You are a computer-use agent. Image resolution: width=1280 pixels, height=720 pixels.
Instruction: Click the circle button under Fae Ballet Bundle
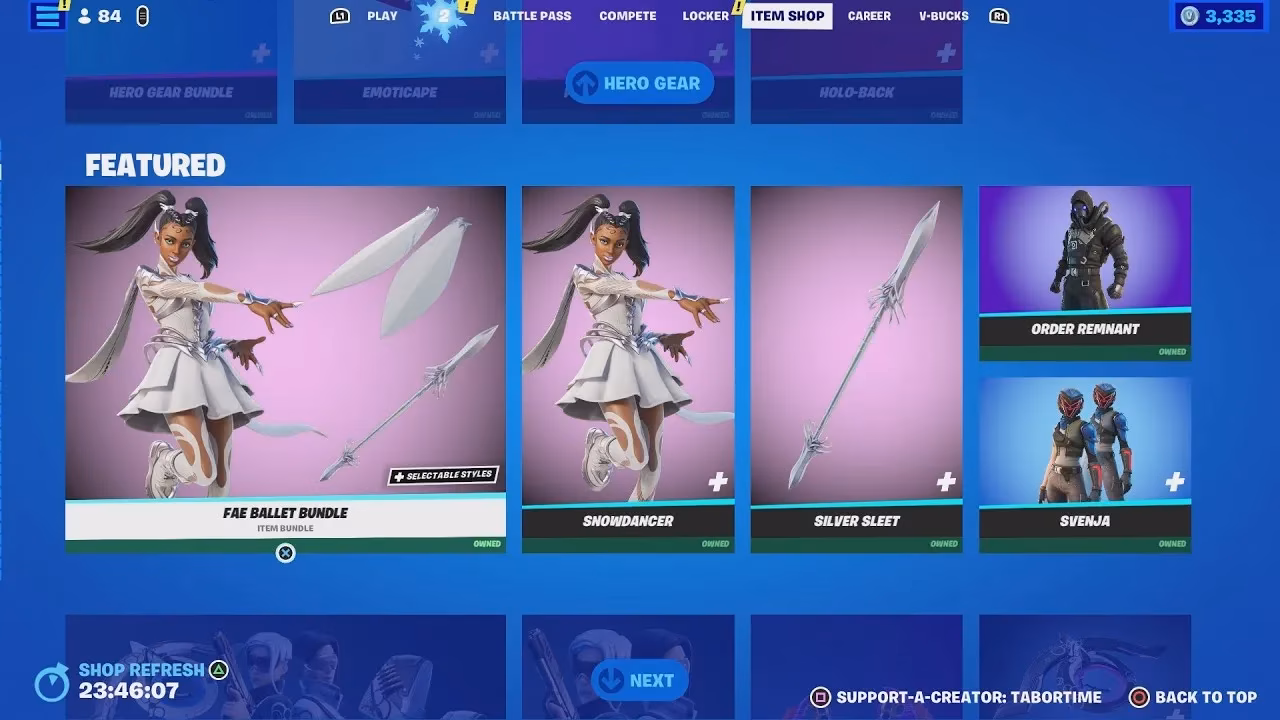(285, 554)
